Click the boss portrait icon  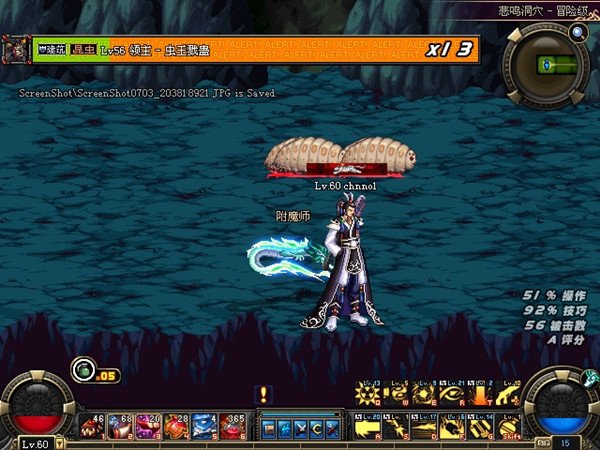pos(17,49)
